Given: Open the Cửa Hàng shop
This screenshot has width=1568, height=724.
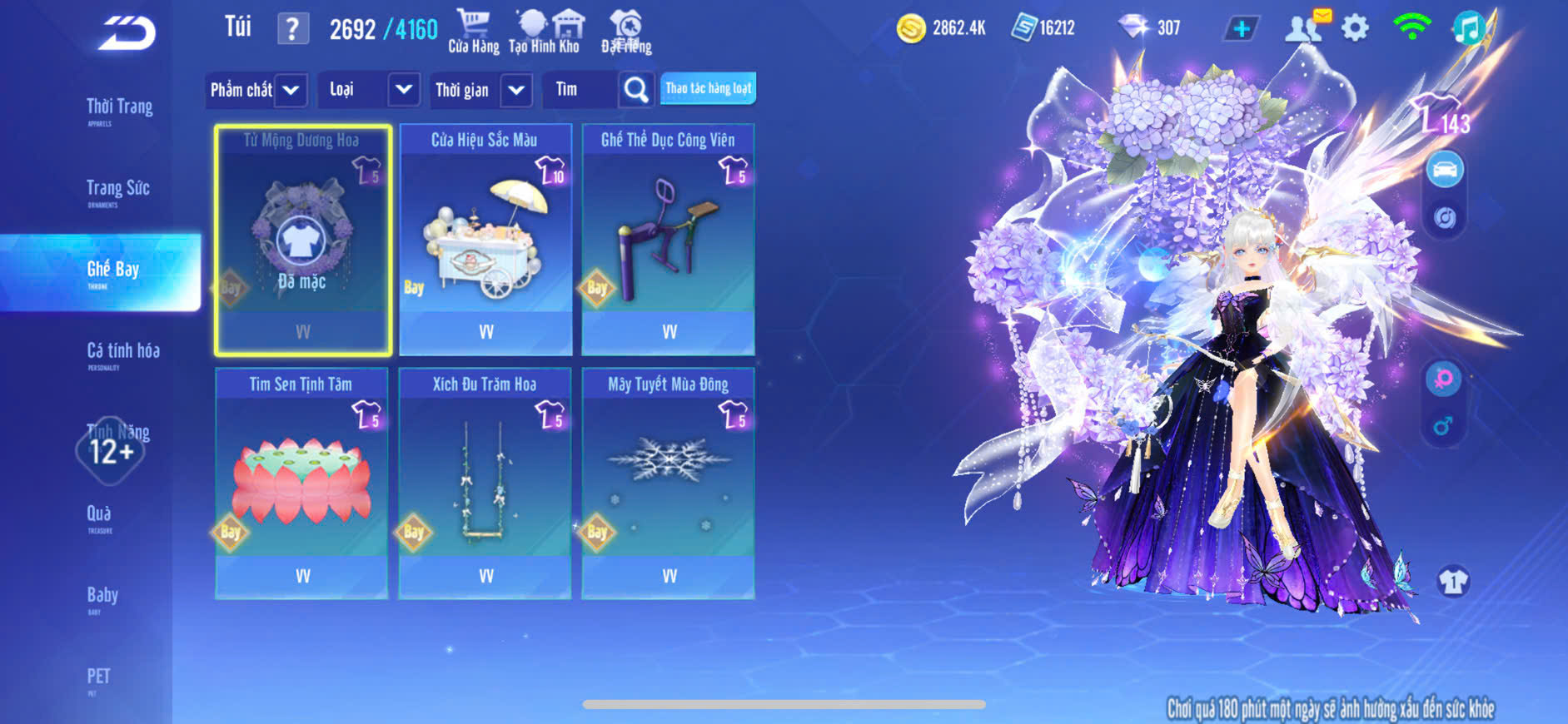Looking at the screenshot, I should (x=473, y=32).
